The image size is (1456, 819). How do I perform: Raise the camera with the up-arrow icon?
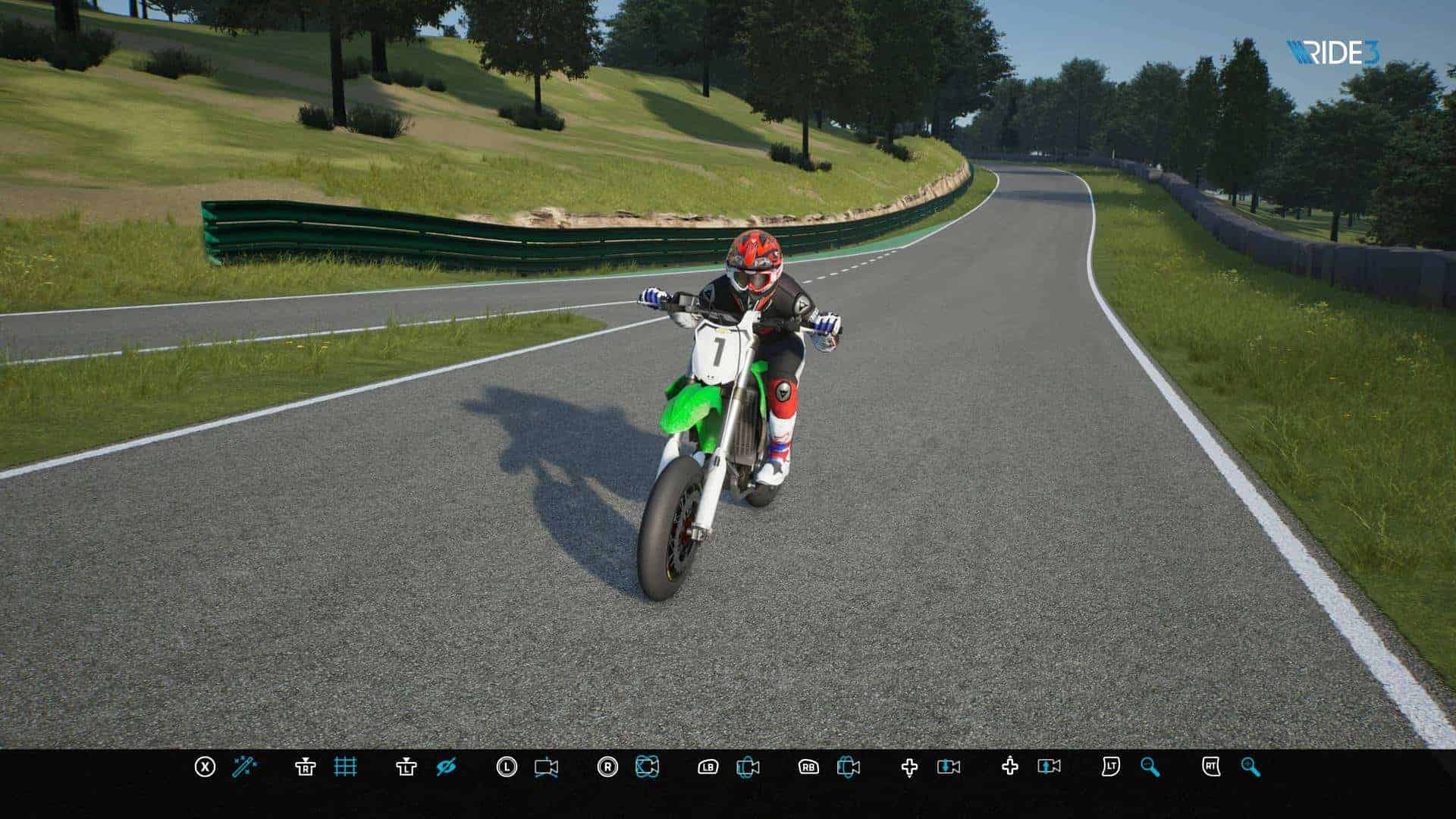click(1050, 767)
